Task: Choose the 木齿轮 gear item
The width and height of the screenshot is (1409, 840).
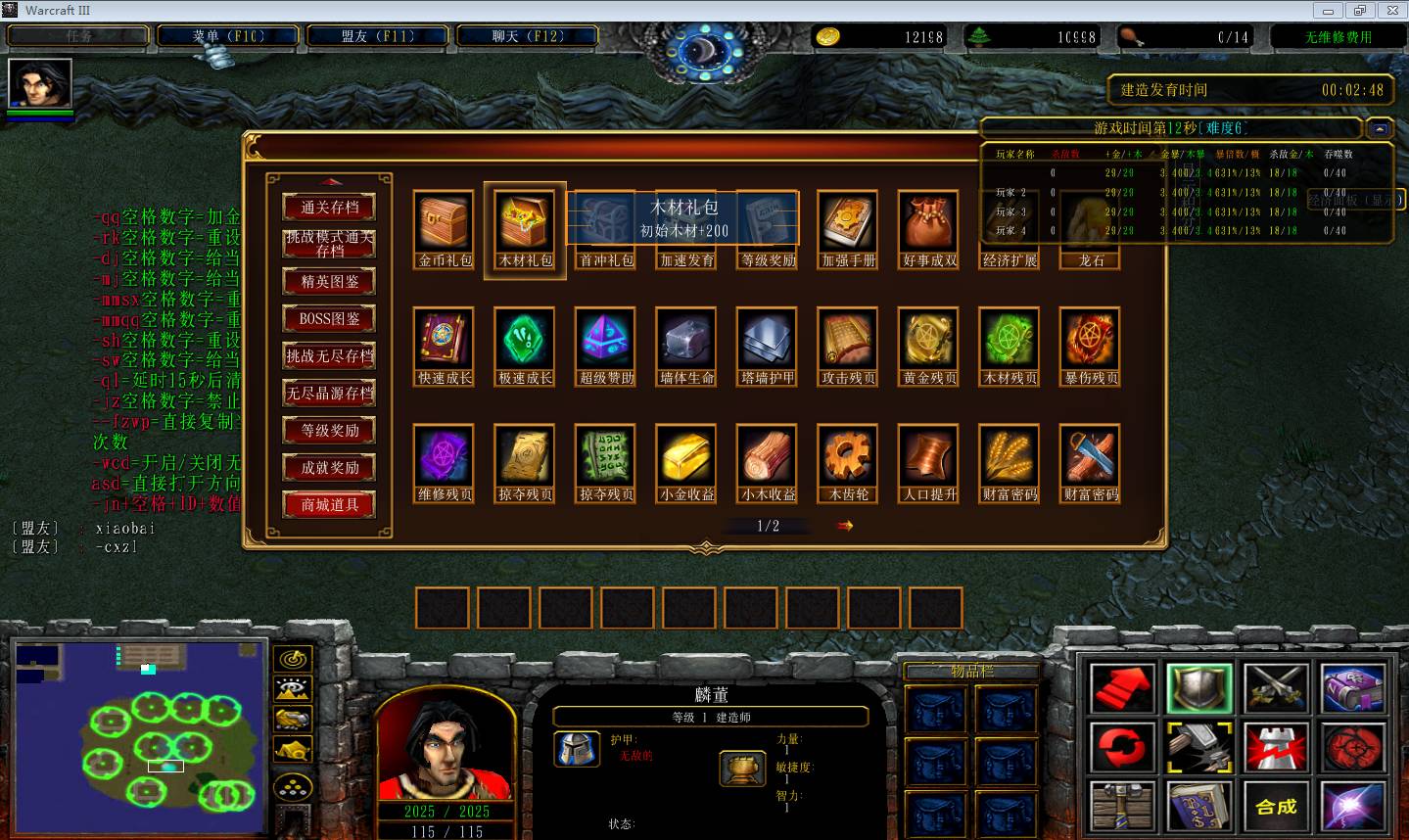Action: [848, 456]
